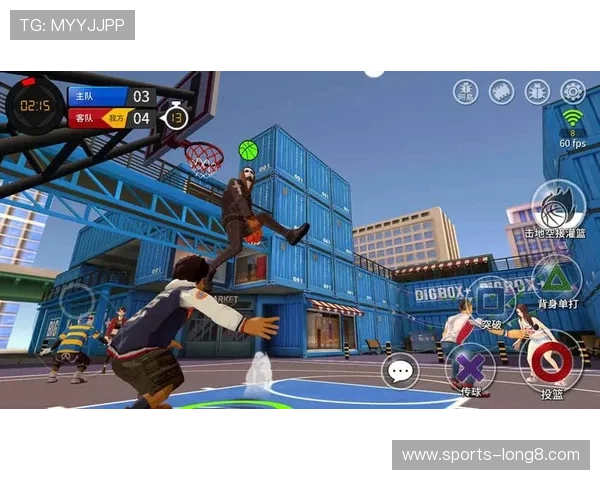
Task: Click the first round icon beside the film strip
Action: [x=465, y=91]
